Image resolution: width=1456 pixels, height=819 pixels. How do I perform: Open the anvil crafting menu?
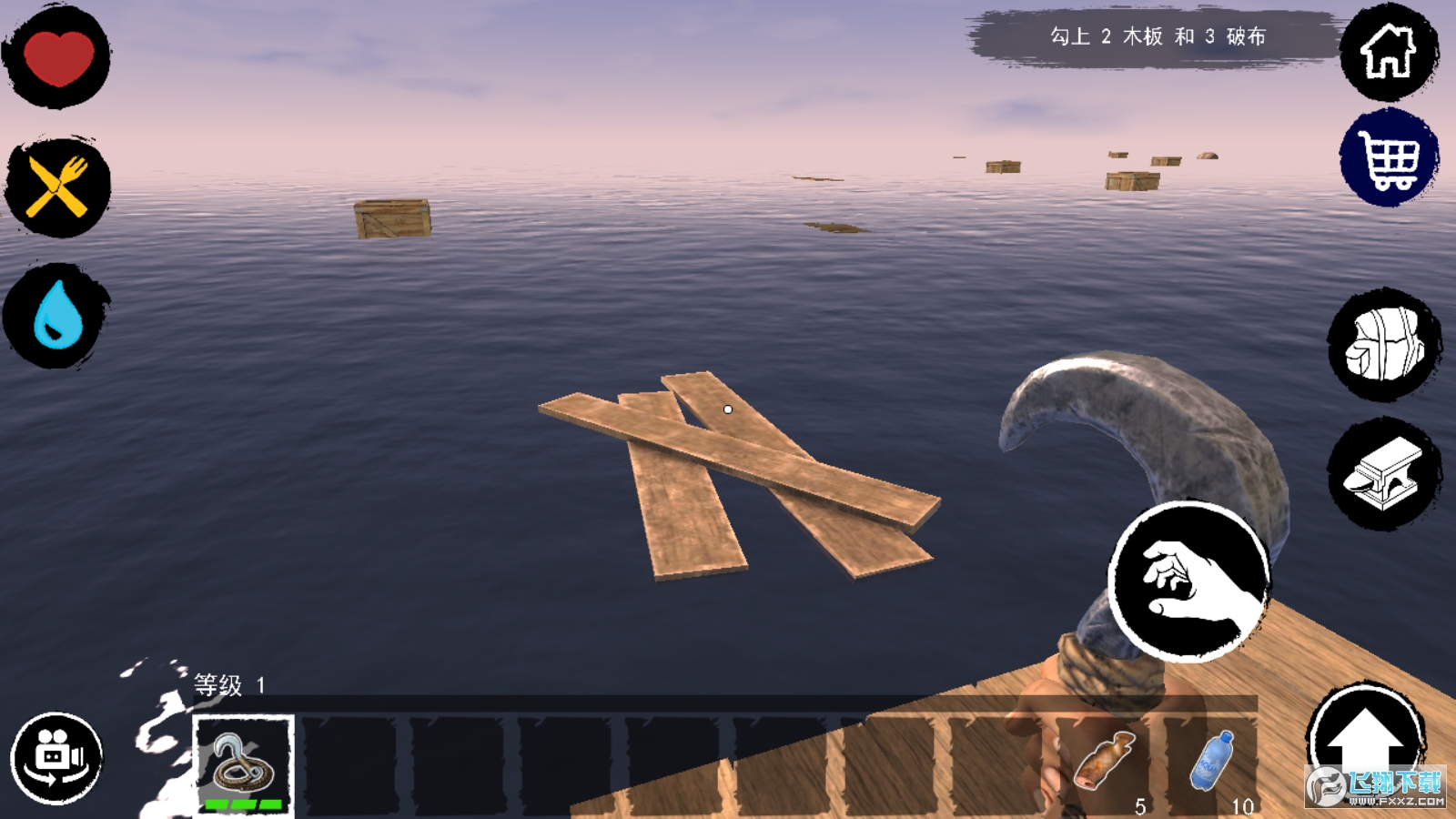pyautogui.click(x=1384, y=474)
